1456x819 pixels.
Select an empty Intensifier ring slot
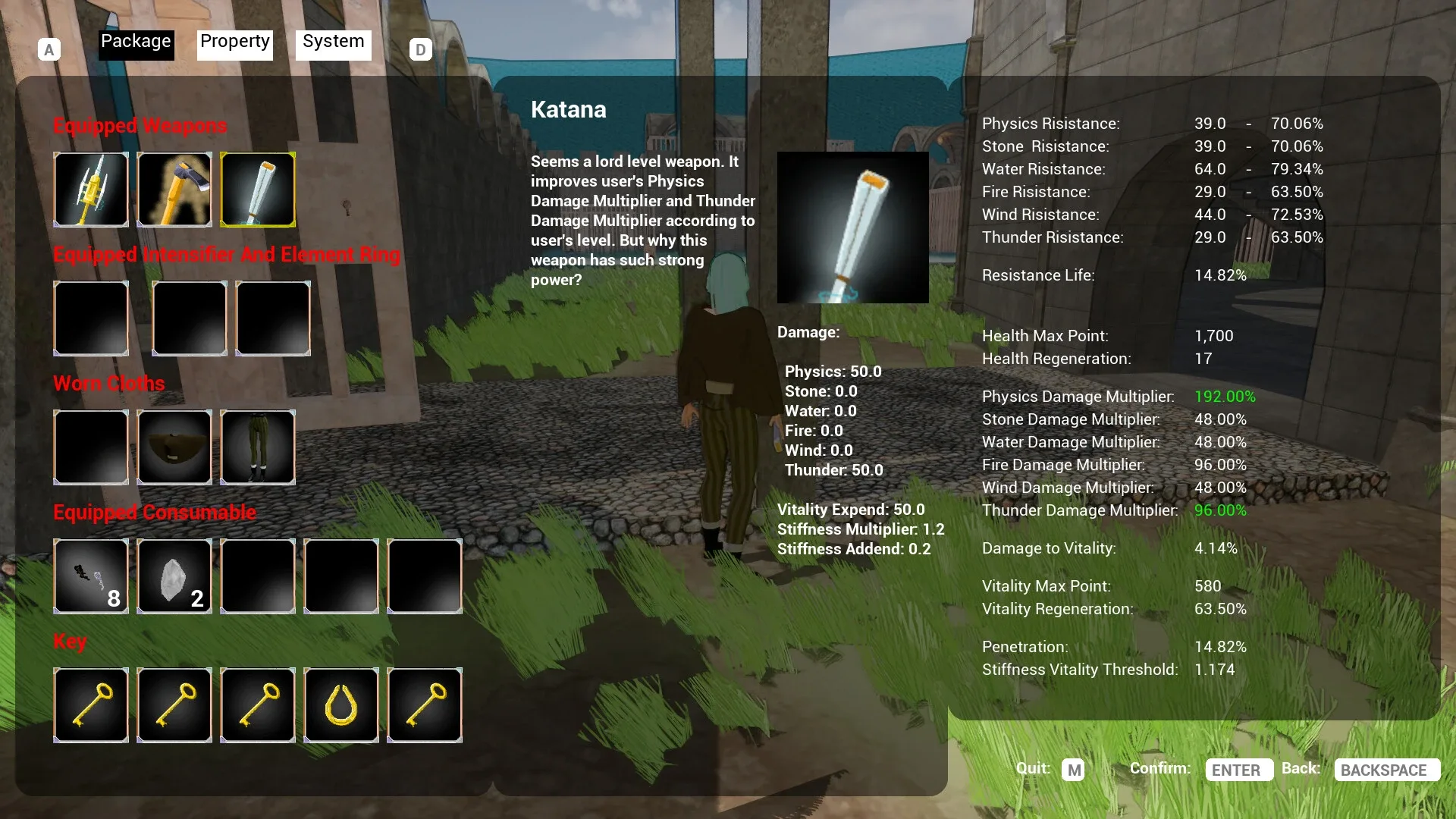pyautogui.click(x=91, y=318)
